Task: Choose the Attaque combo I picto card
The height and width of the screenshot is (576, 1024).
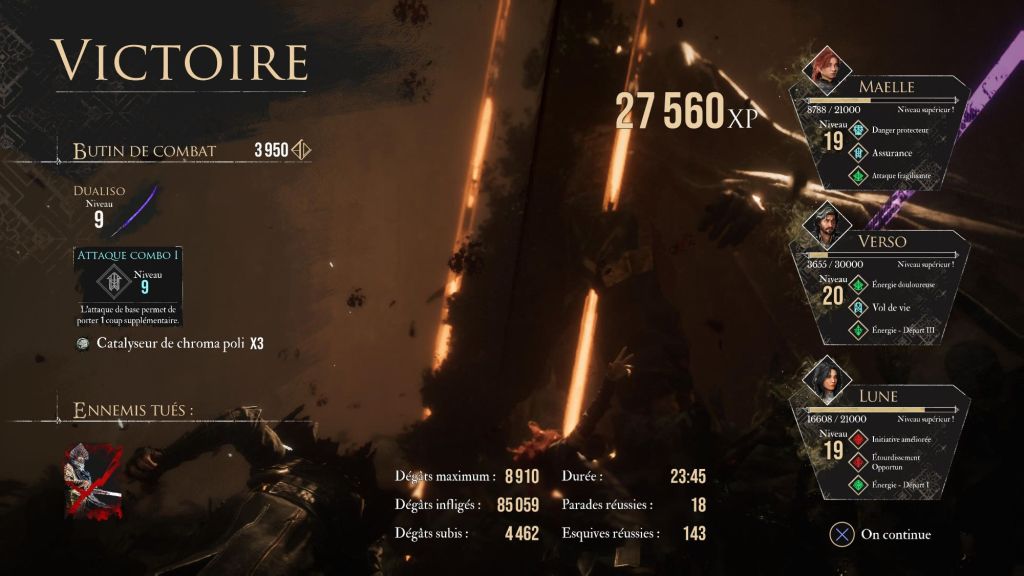Action: tap(126, 285)
